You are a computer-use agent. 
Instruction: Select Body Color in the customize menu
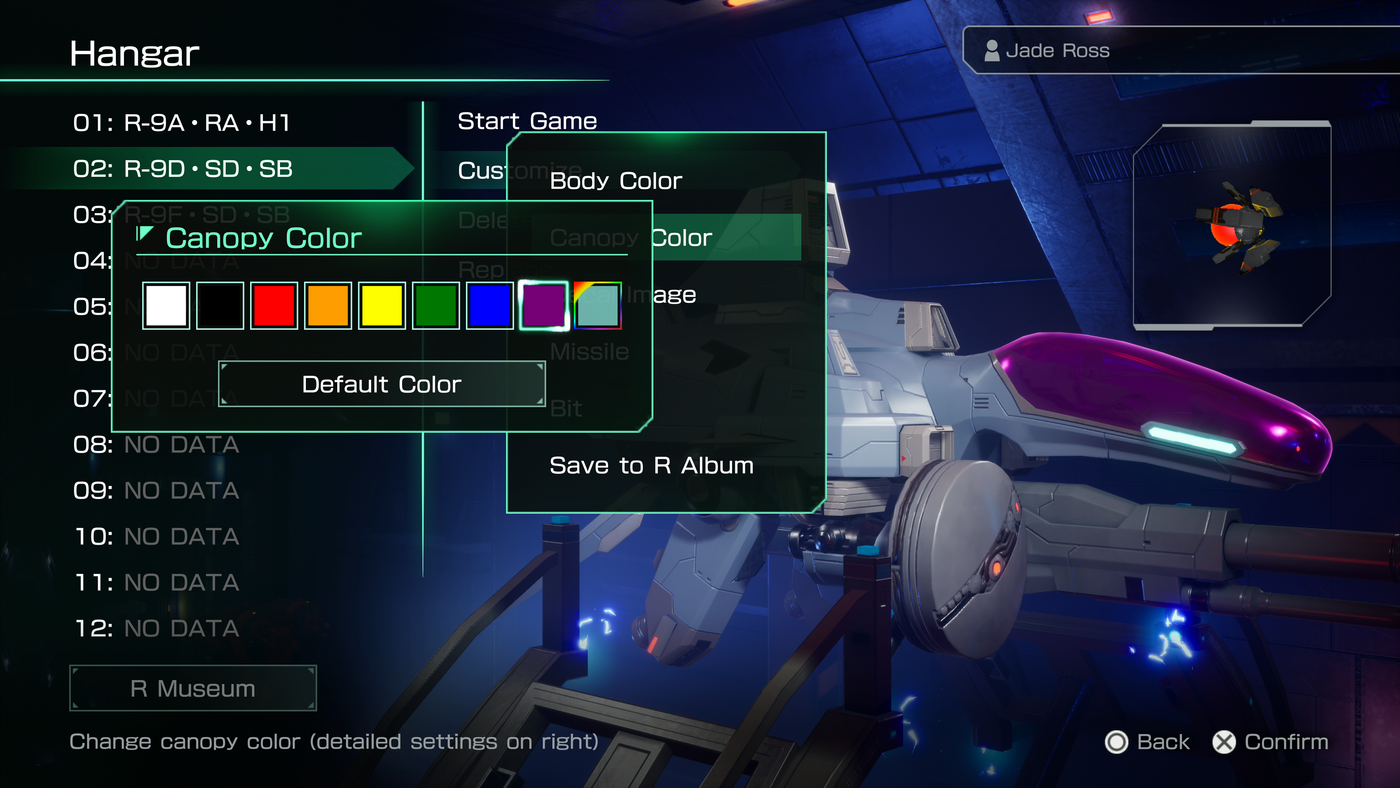click(614, 181)
